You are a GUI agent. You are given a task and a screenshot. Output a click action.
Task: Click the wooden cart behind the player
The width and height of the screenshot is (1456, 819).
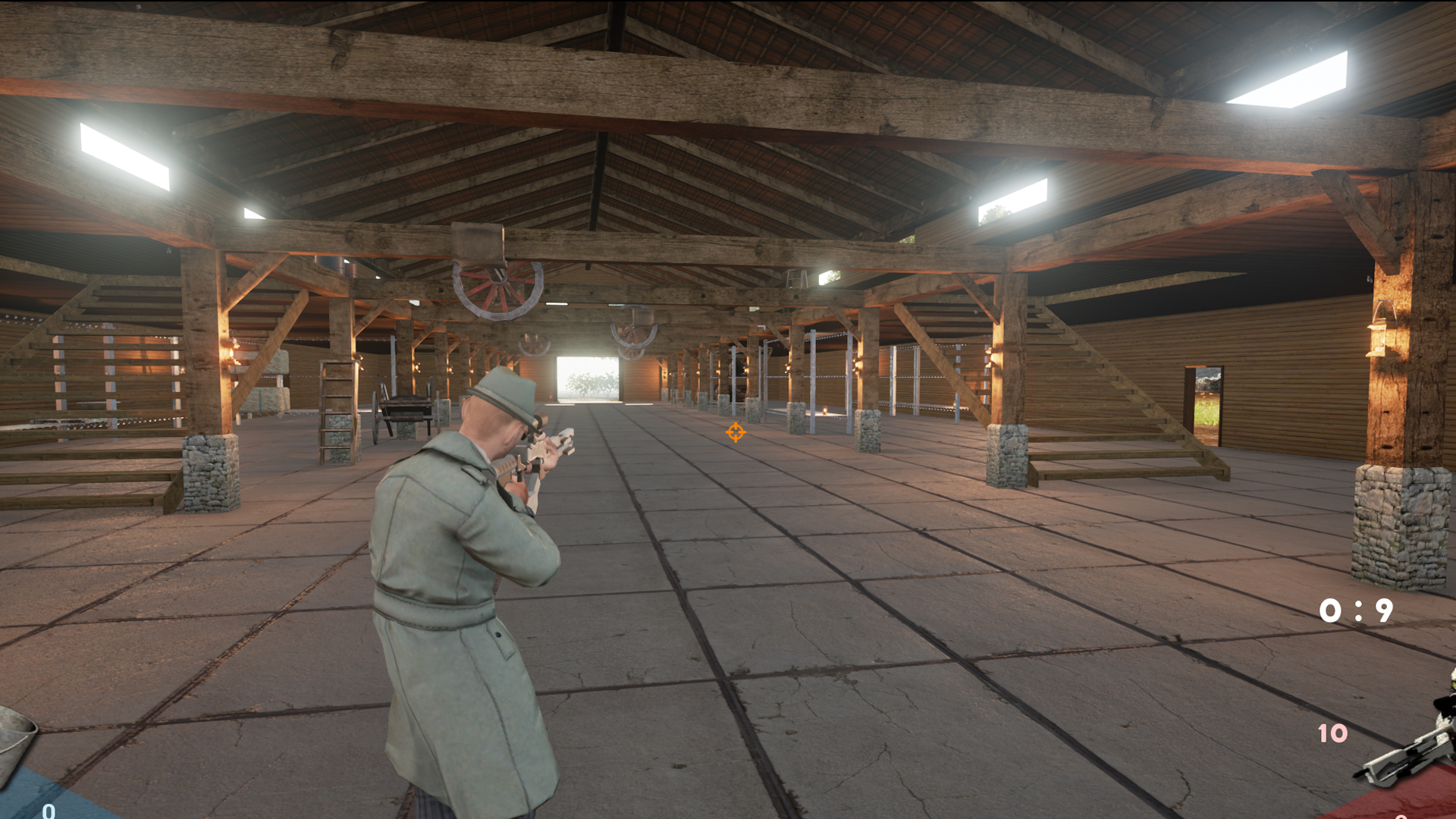(x=404, y=410)
